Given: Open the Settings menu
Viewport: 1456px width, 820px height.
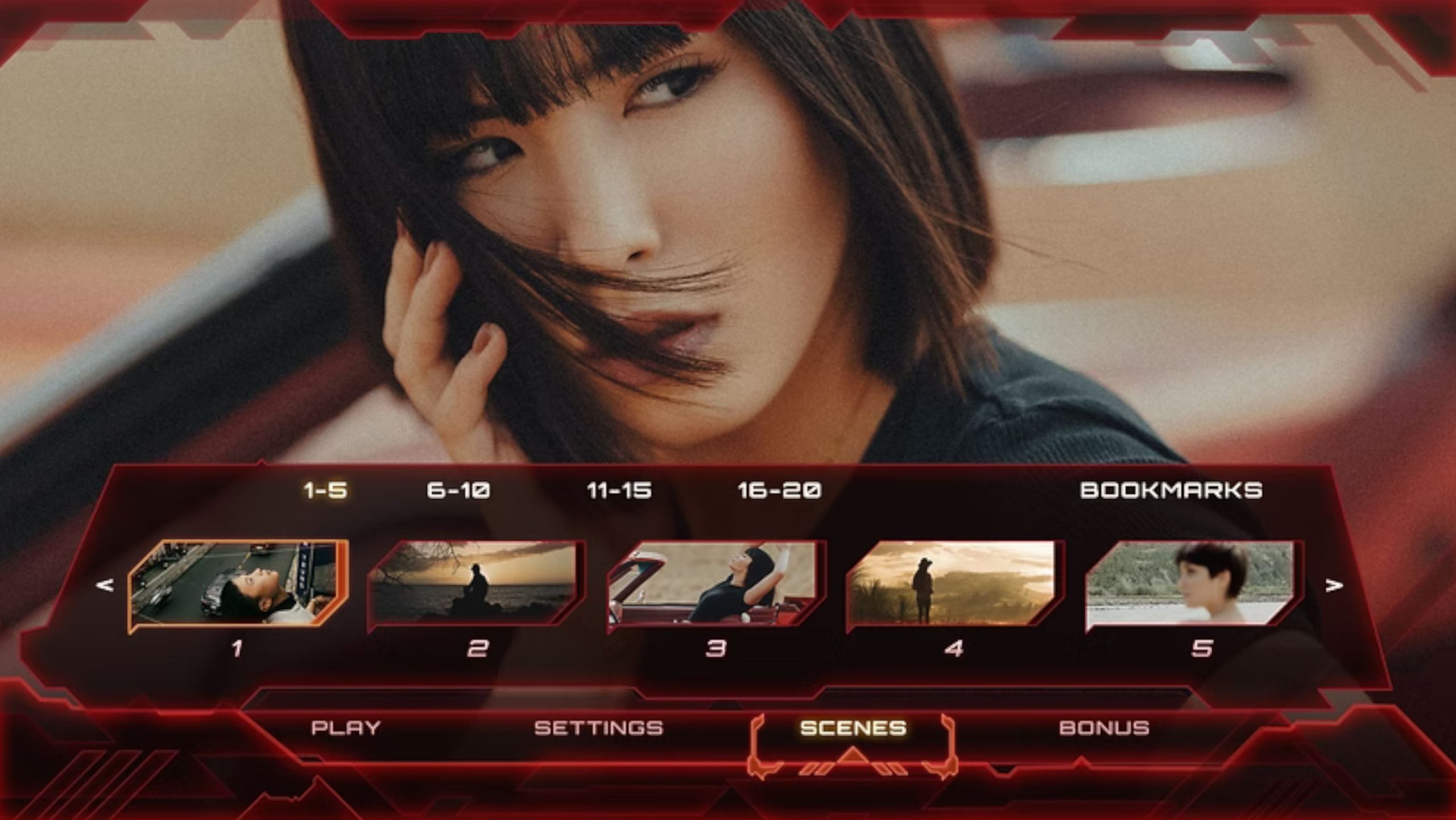Looking at the screenshot, I should tap(598, 728).
